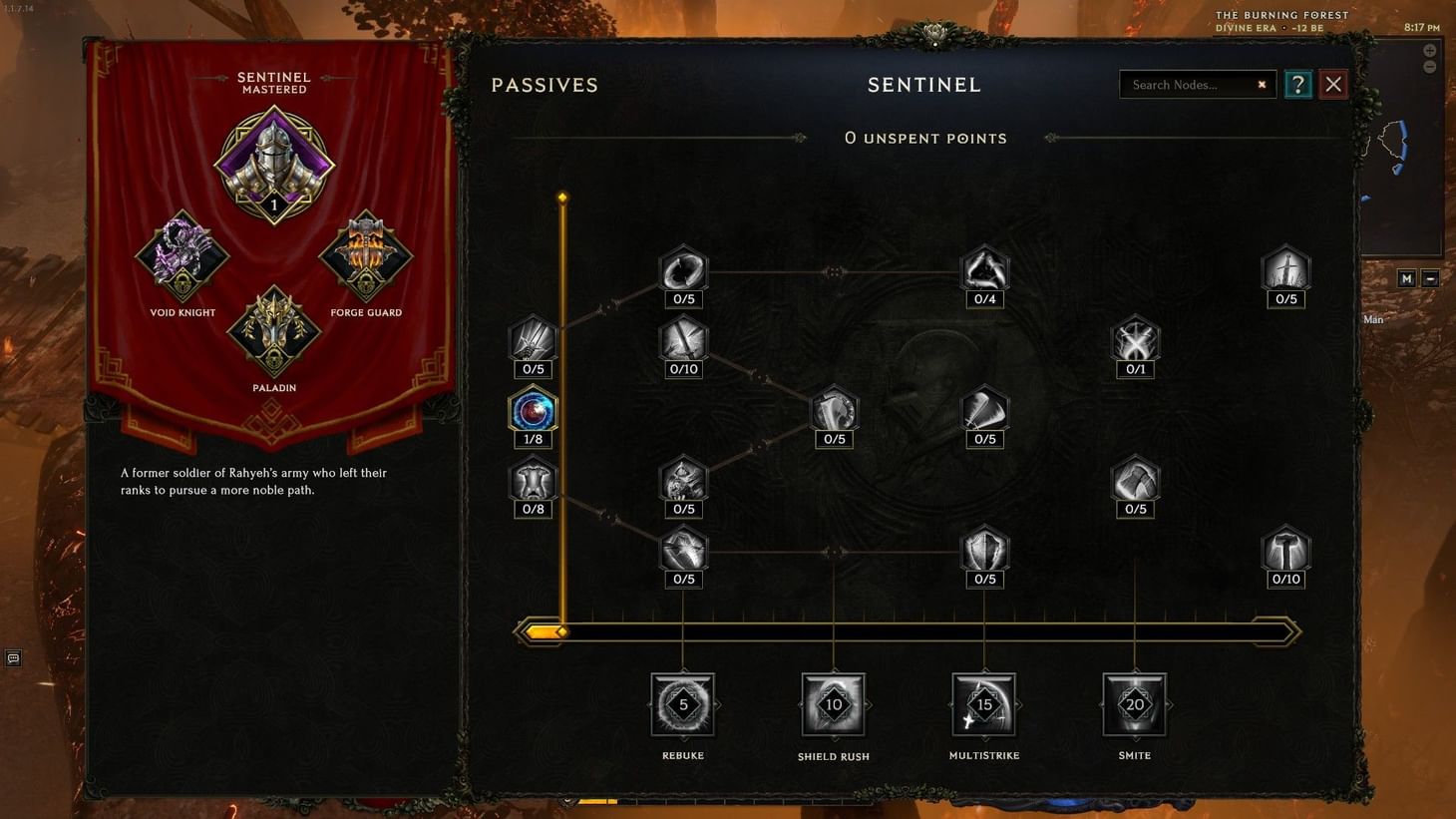This screenshot has width=1456, height=819.
Task: Click the Search Nodes input field
Action: [1187, 84]
